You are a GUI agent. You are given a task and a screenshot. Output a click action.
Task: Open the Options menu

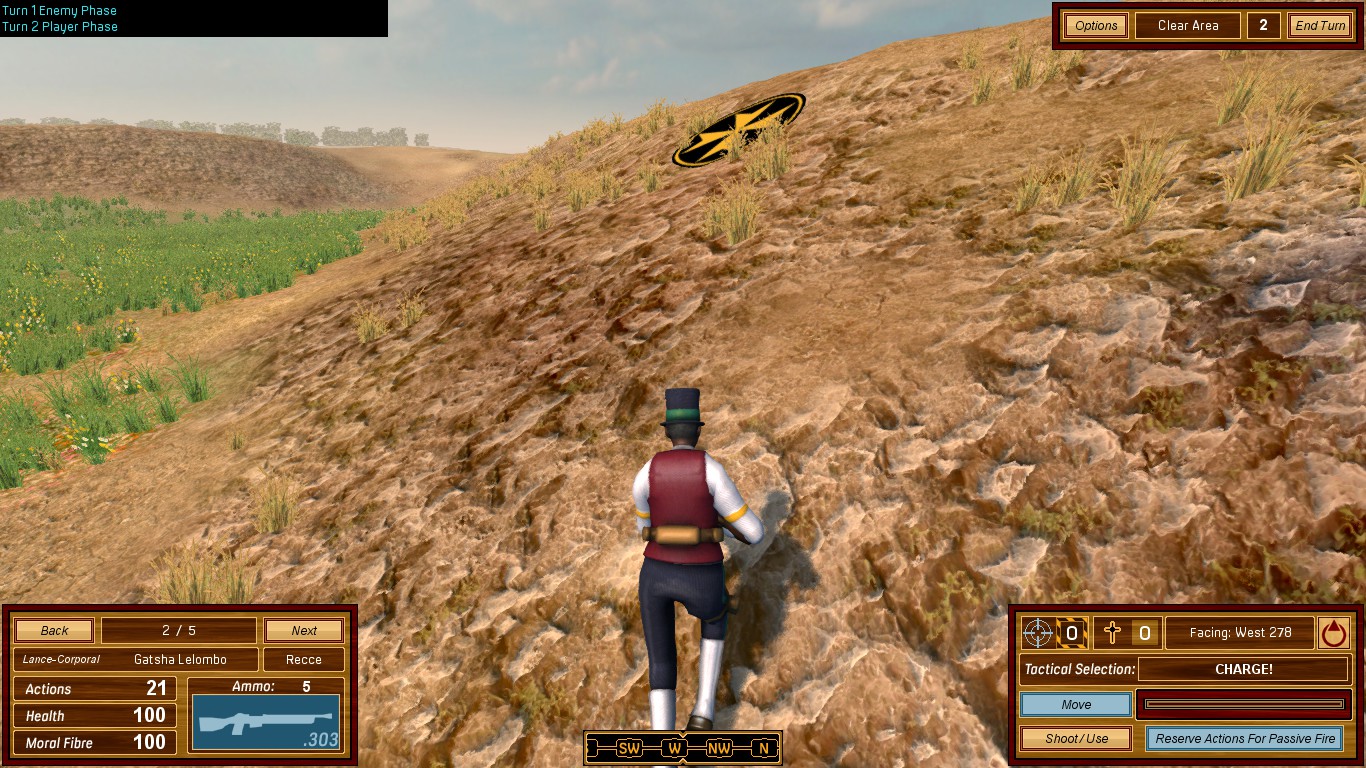point(1096,26)
